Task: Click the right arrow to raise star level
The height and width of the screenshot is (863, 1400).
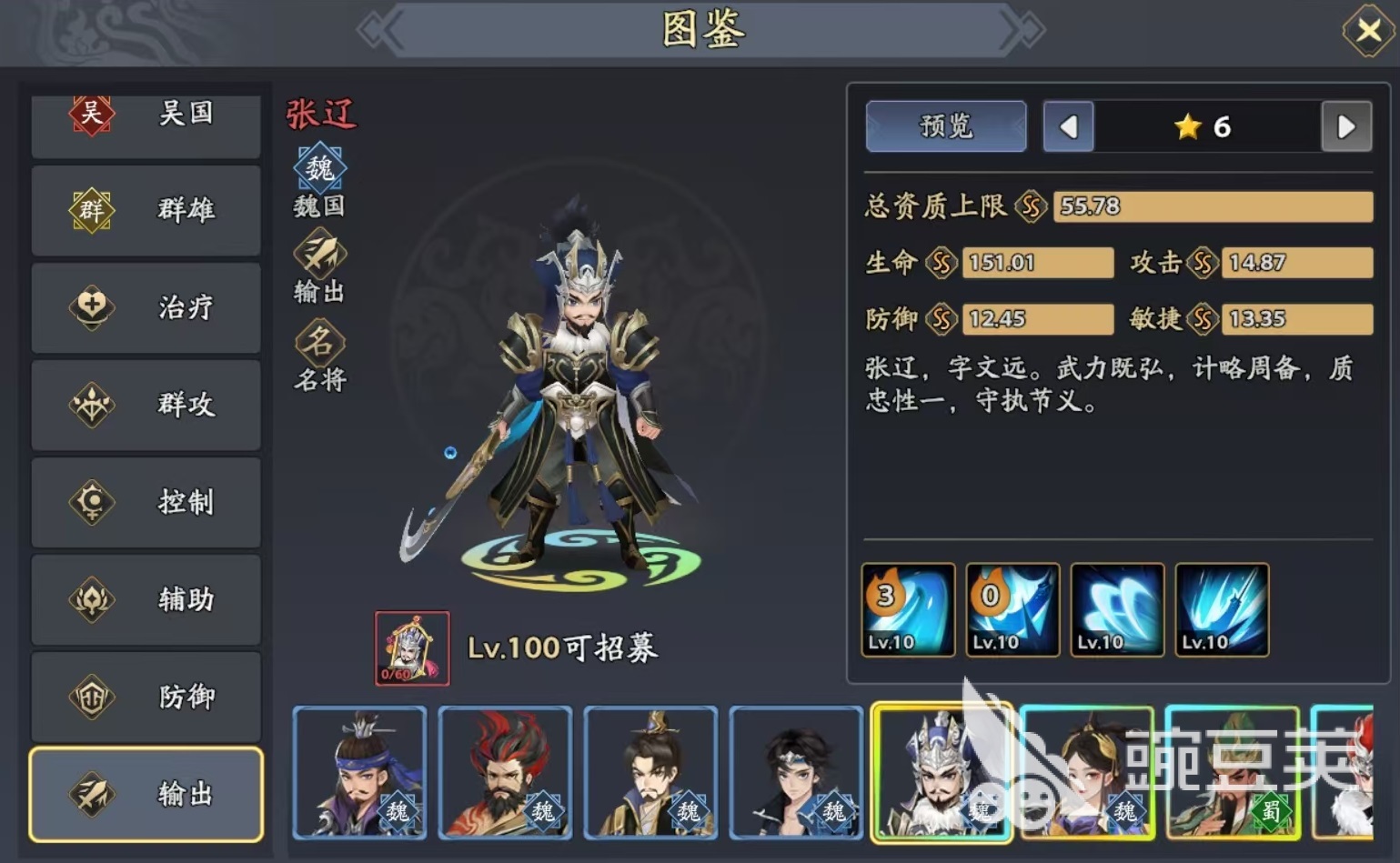Action: point(1347,127)
